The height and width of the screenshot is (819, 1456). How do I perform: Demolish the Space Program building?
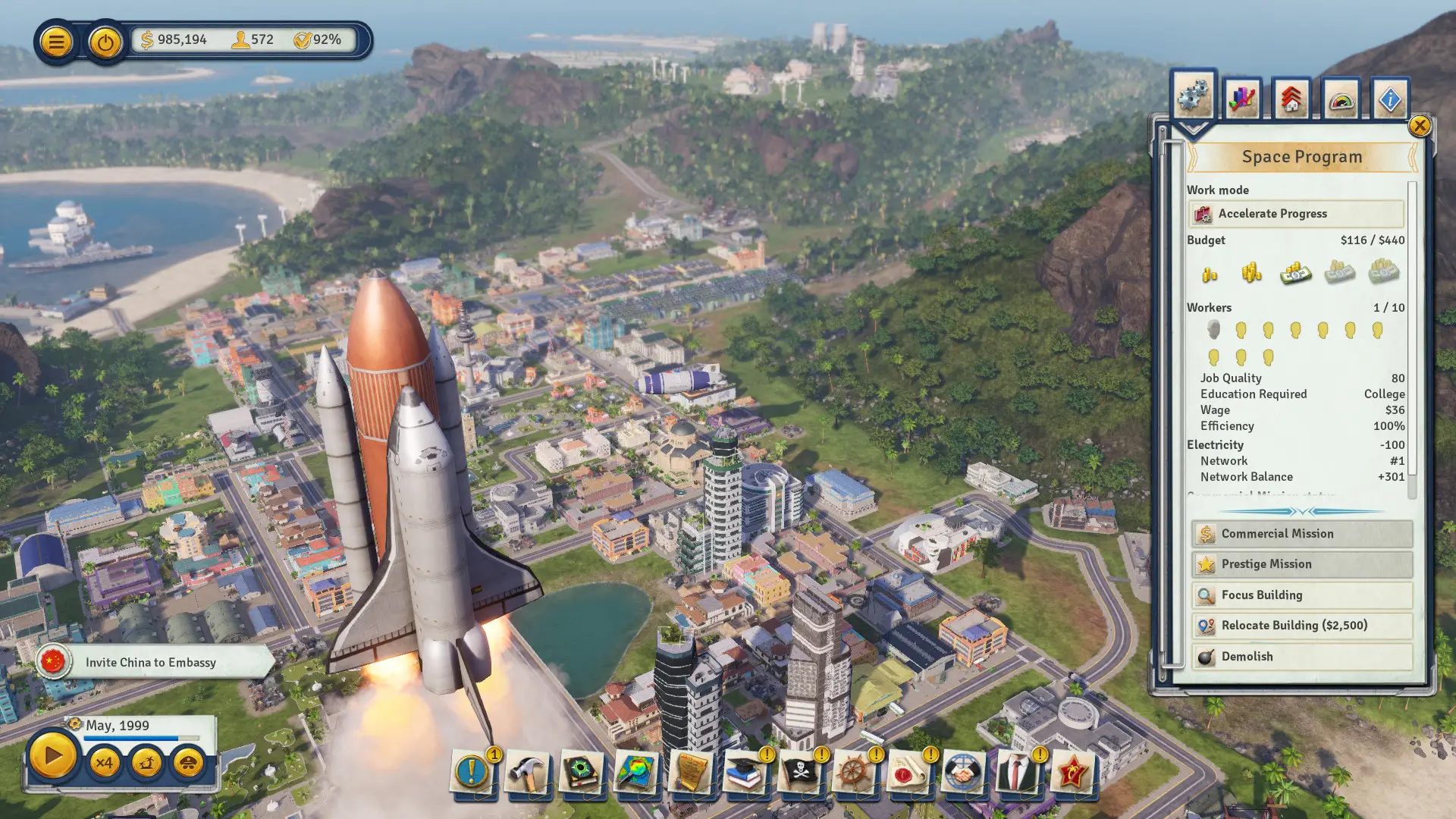1301,657
